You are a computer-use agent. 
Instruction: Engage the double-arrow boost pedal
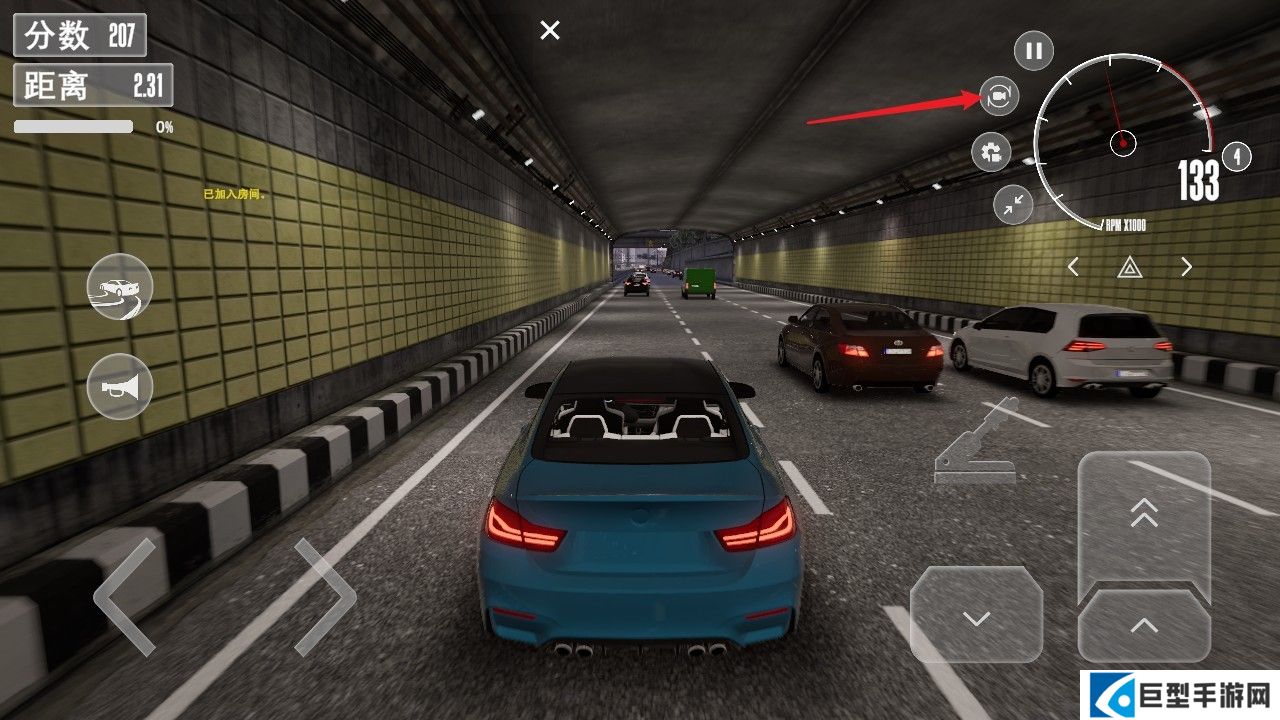click(x=1144, y=516)
